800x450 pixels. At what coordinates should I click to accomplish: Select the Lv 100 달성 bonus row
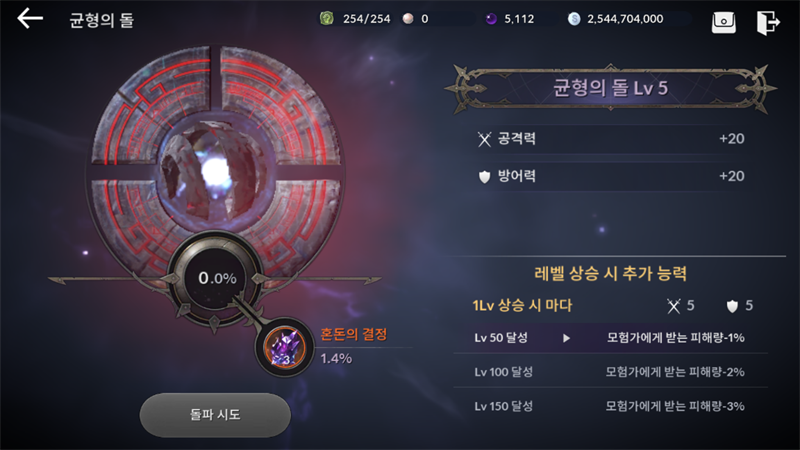610,372
